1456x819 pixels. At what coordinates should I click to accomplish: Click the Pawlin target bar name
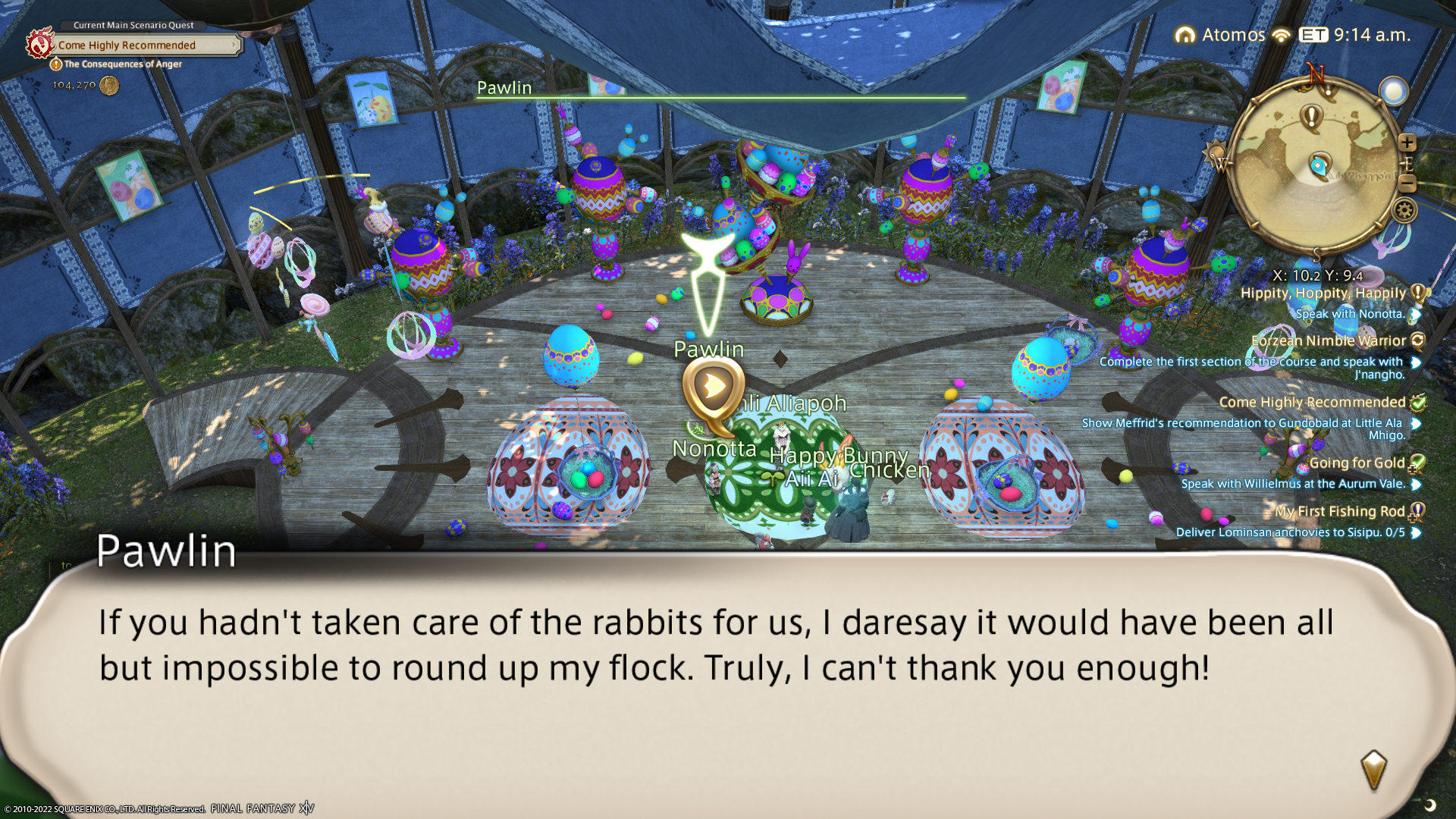(504, 88)
